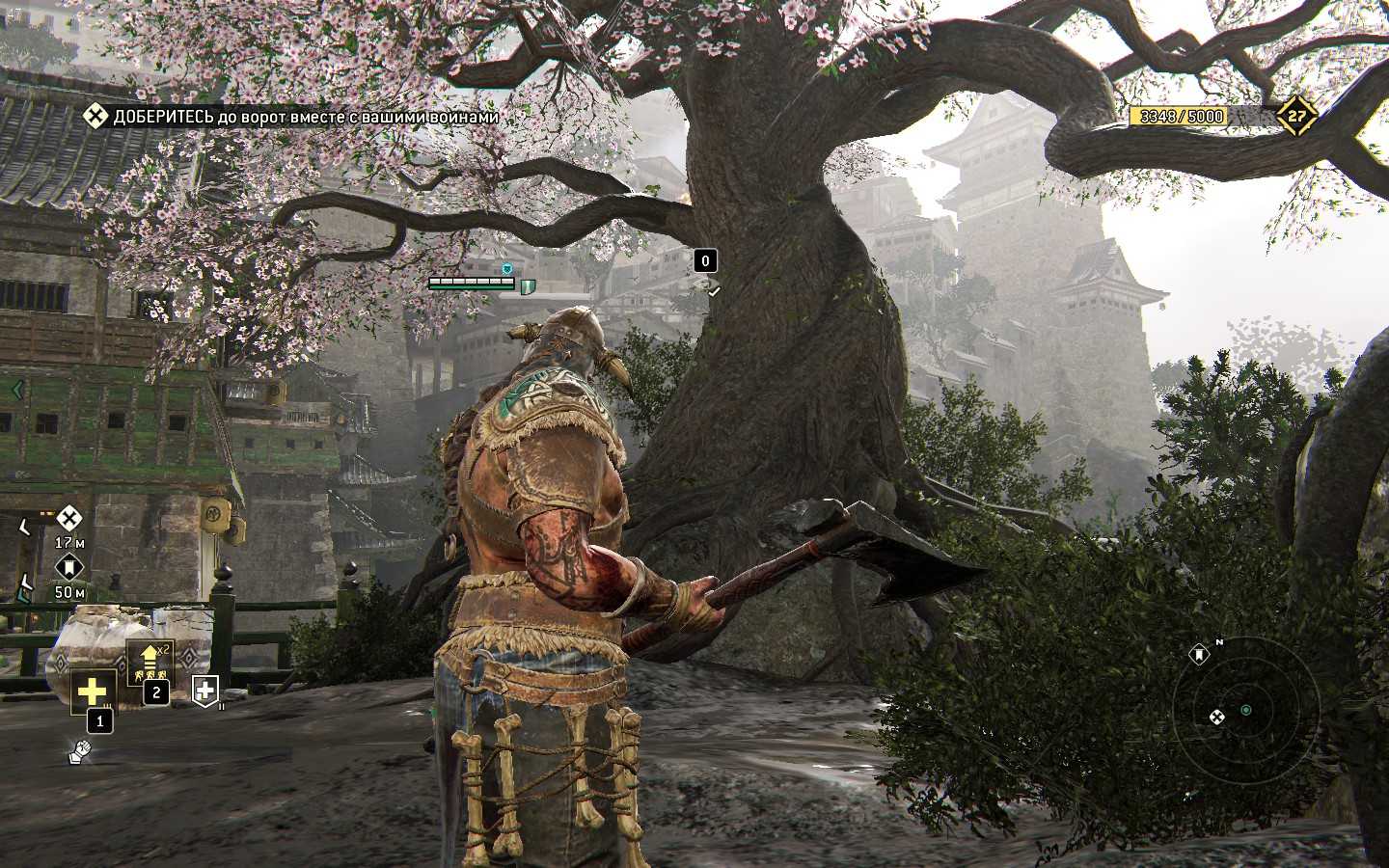The image size is (1389, 868).
Task: Activate the yellow cross healing feat
Action: [93, 690]
